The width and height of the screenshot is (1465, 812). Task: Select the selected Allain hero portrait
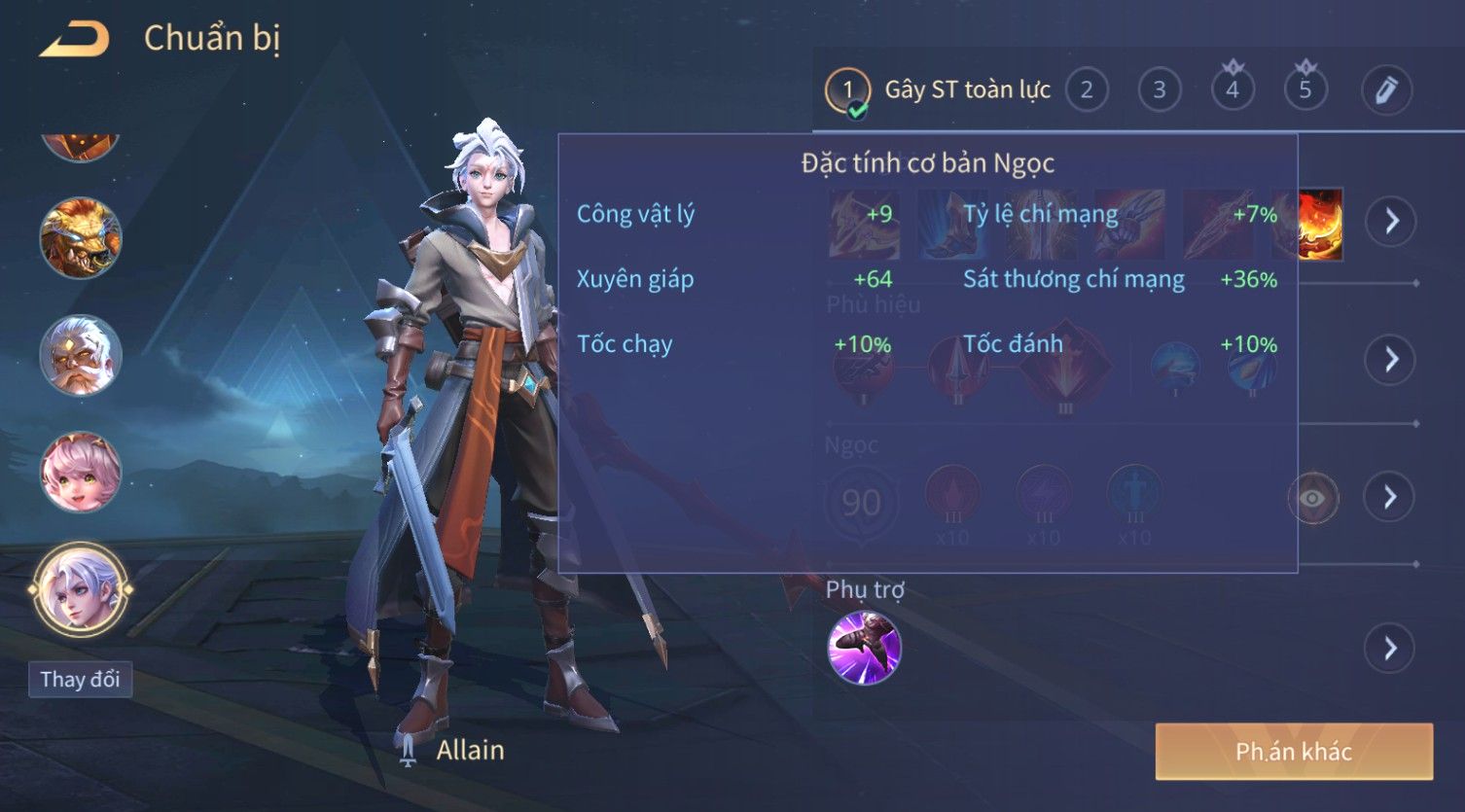[80, 589]
